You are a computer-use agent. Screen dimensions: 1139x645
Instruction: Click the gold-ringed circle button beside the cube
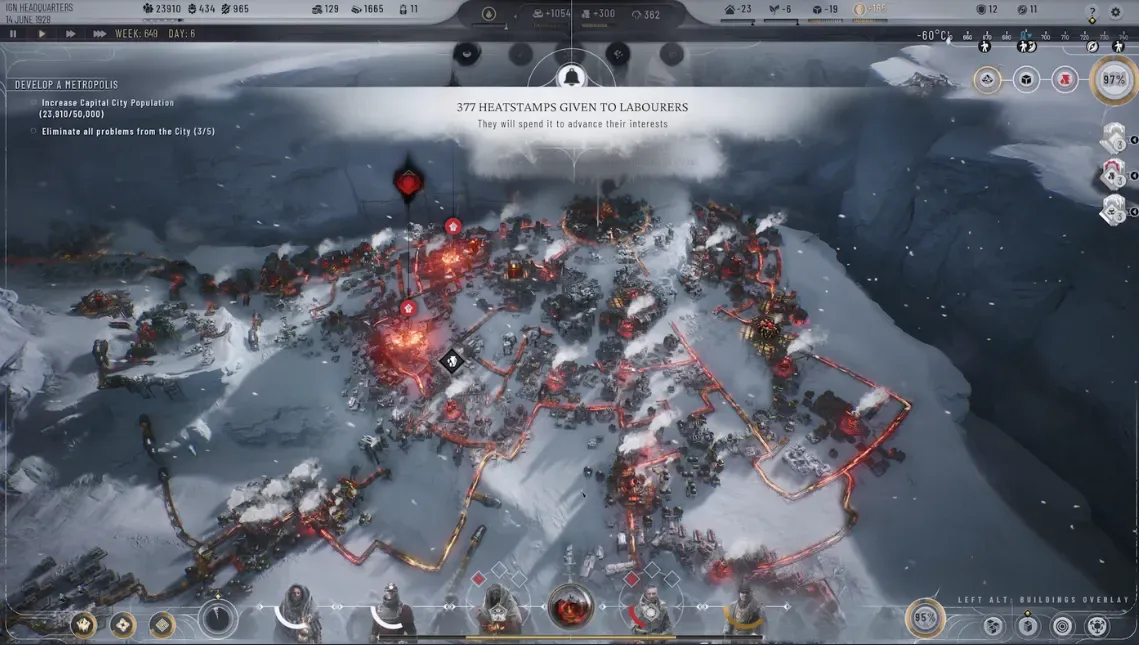click(987, 80)
